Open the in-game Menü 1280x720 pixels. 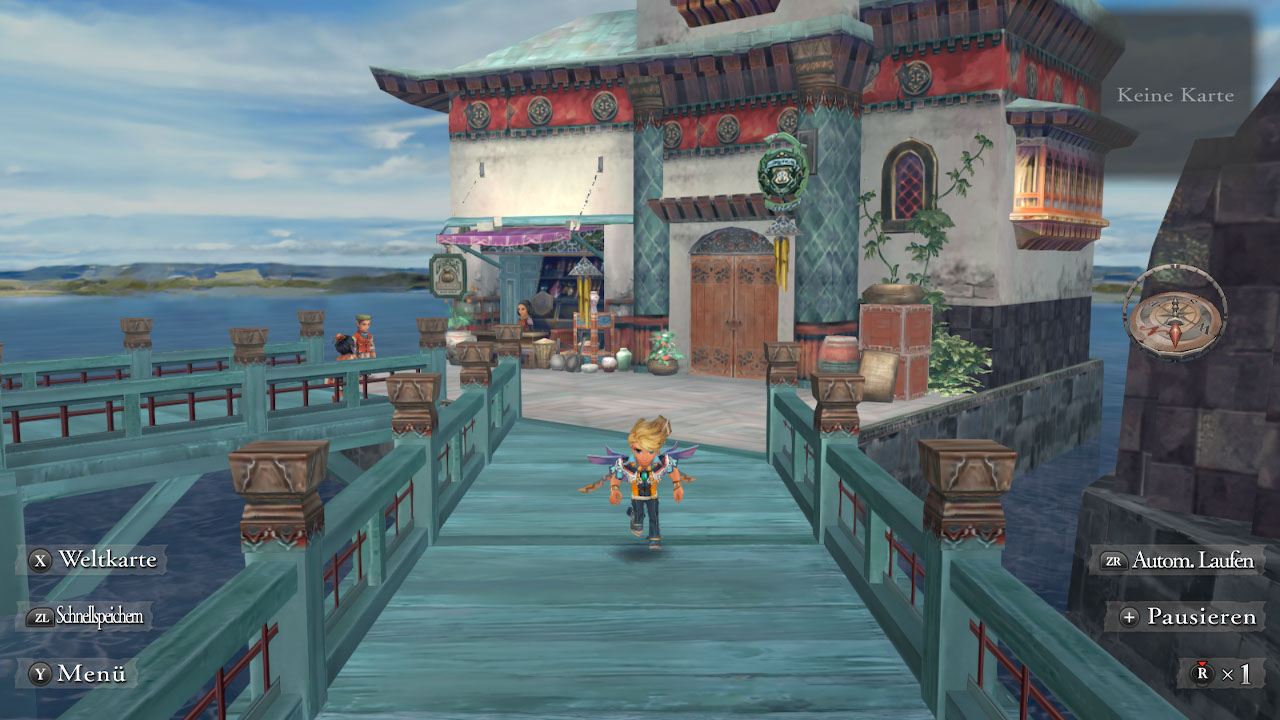click(90, 675)
